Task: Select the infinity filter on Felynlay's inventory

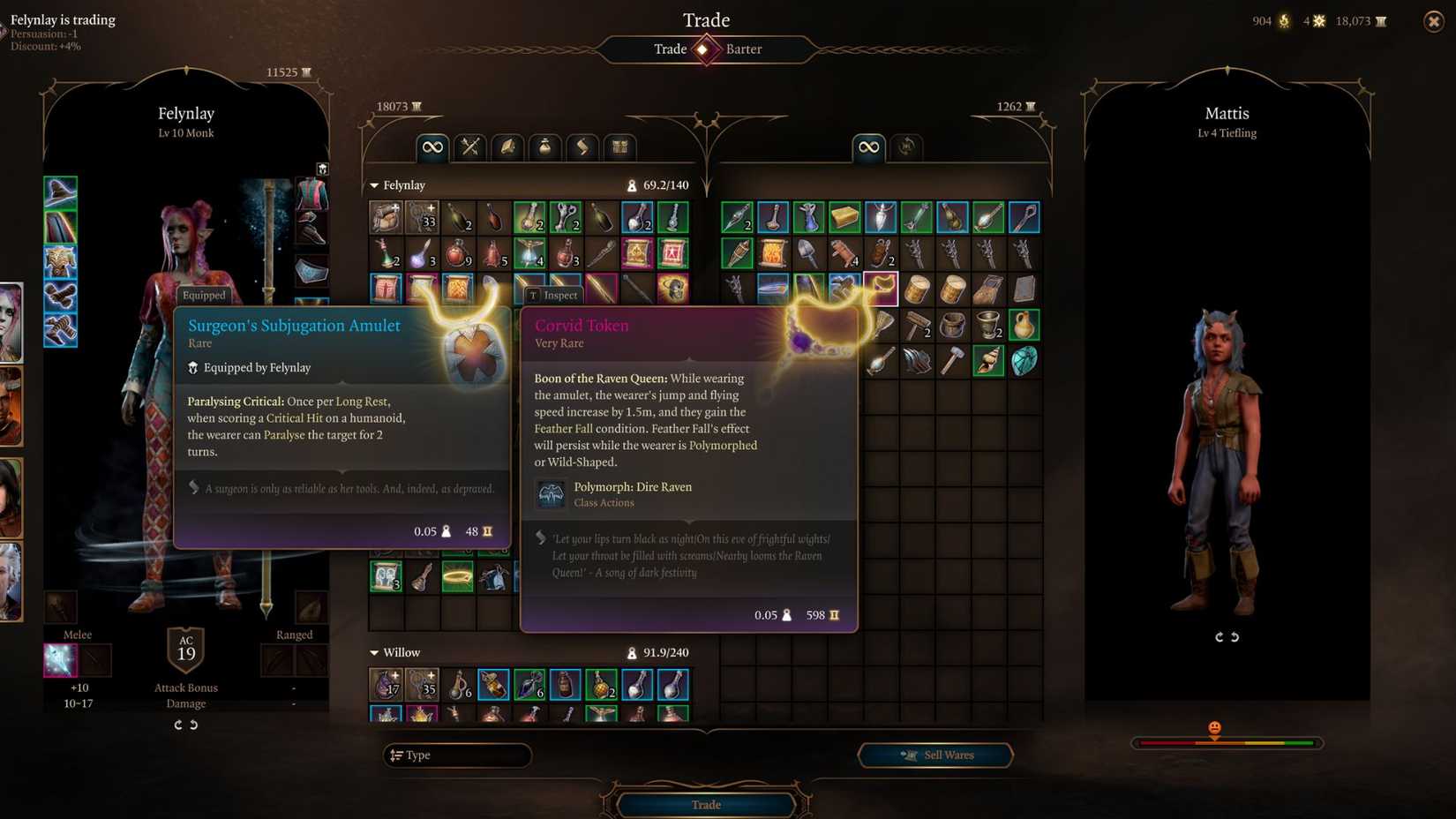Action: [x=432, y=147]
